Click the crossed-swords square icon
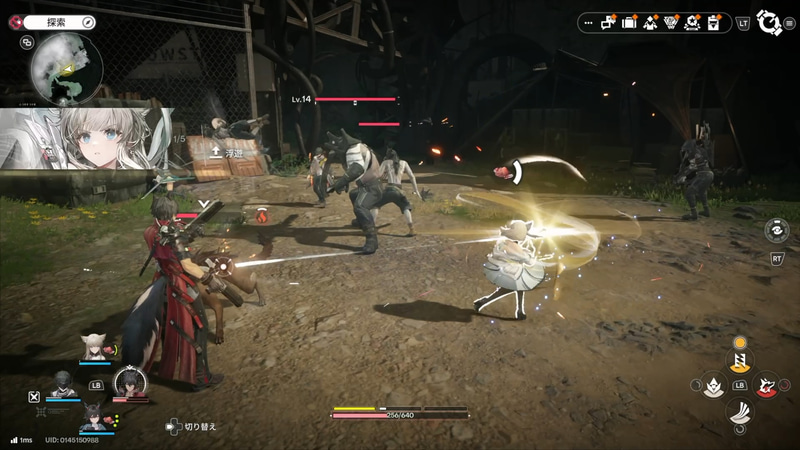This screenshot has height=450, width=800. click(x=35, y=395)
